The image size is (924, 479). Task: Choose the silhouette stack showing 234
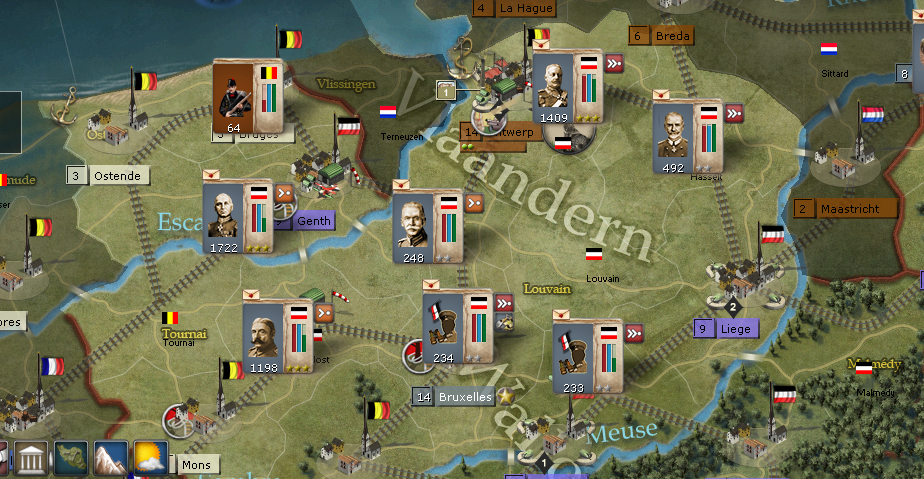[x=445, y=328]
